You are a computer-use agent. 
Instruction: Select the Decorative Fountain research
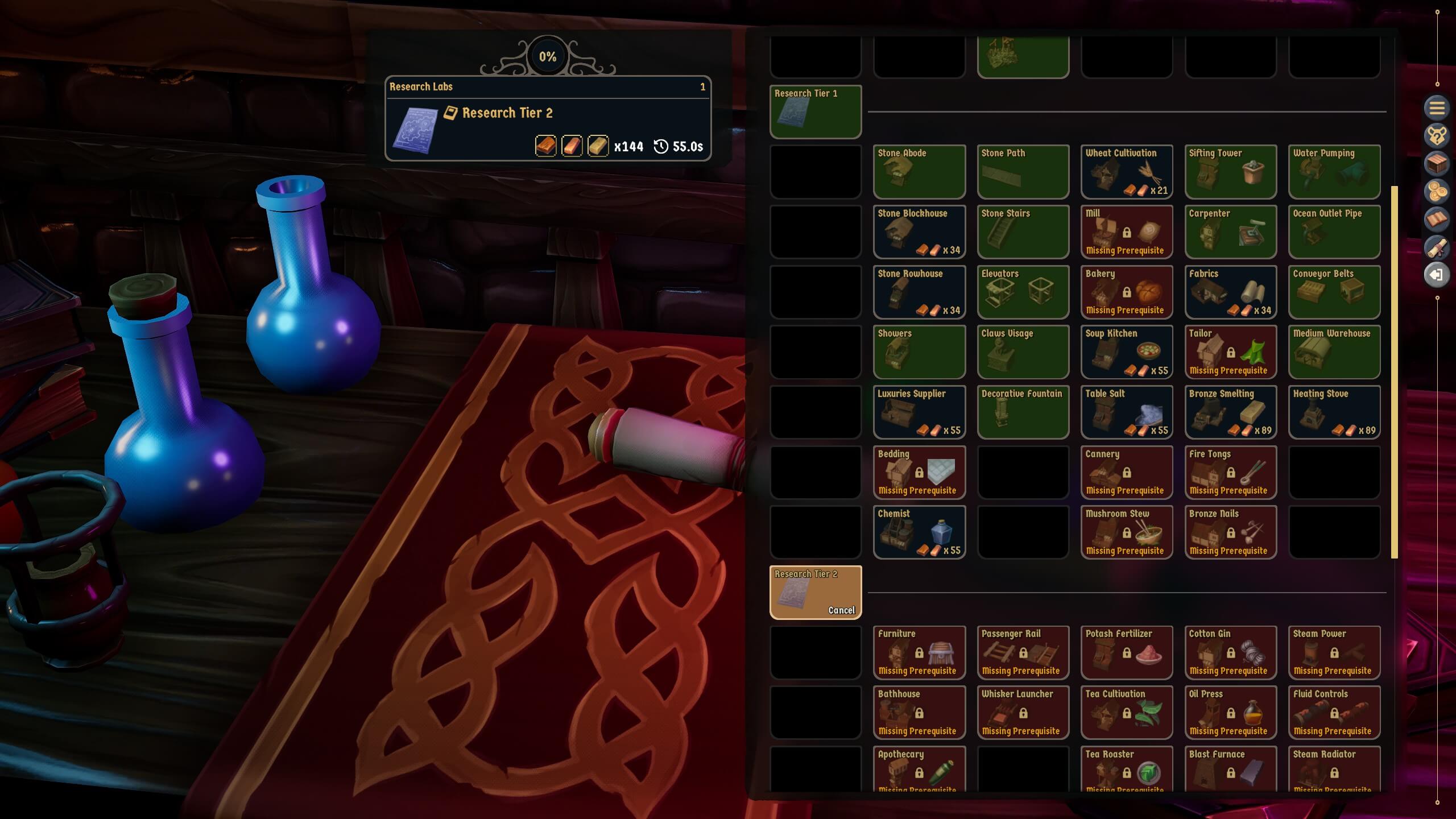tap(1023, 412)
